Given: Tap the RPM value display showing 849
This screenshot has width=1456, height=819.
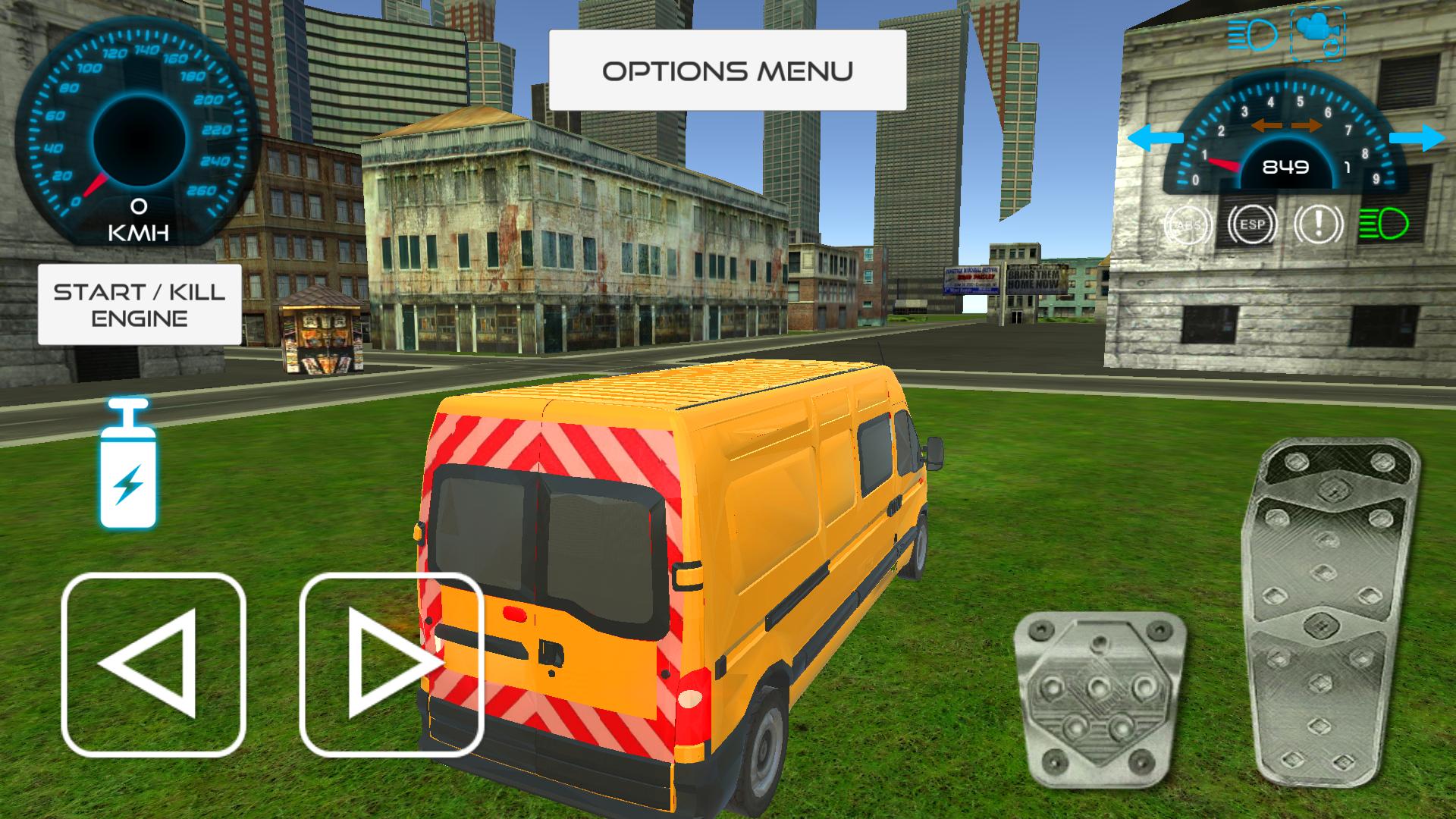Looking at the screenshot, I should point(1285,168).
